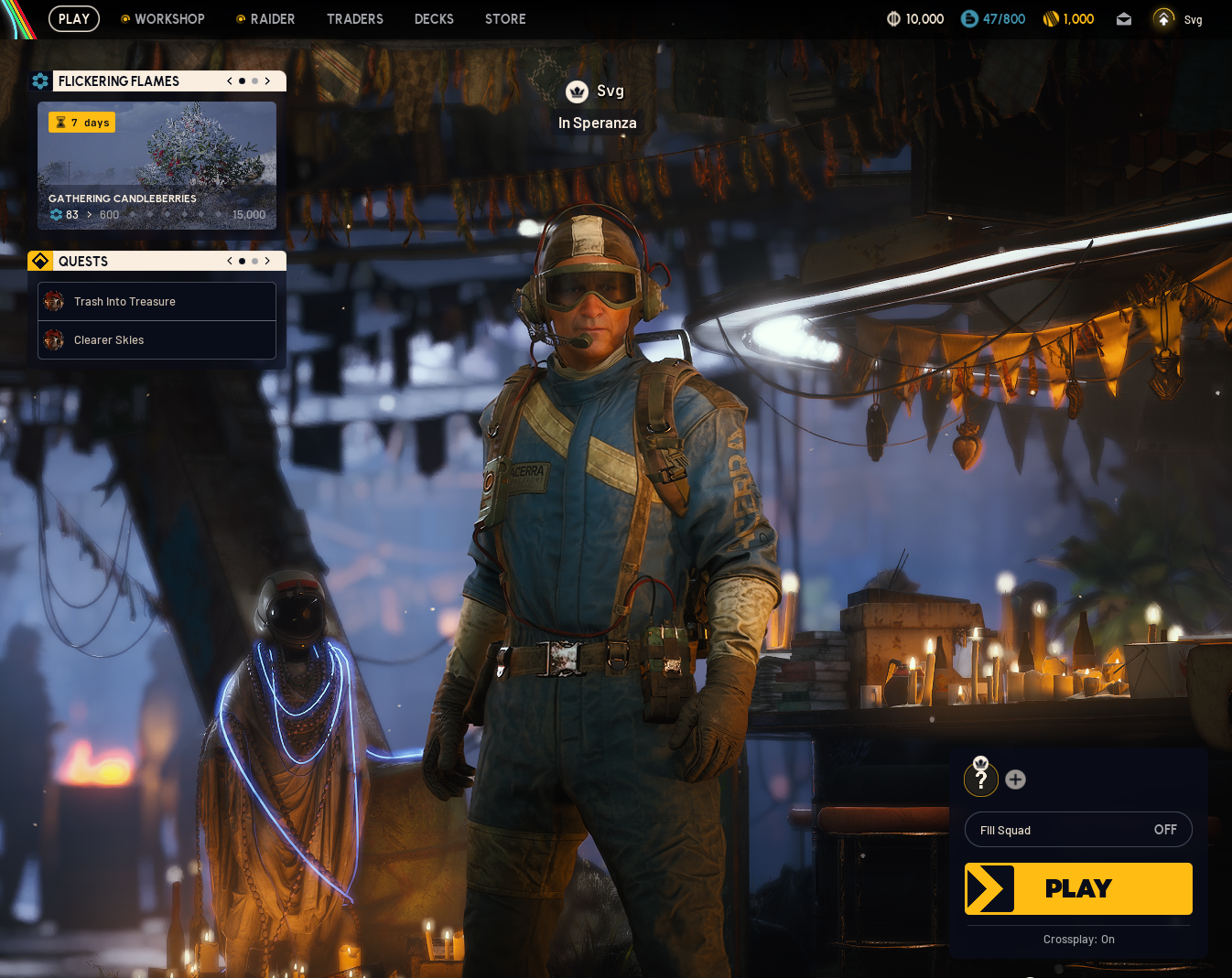
Task: Open the Gathering Candleberries event card
Action: pyautogui.click(x=157, y=165)
